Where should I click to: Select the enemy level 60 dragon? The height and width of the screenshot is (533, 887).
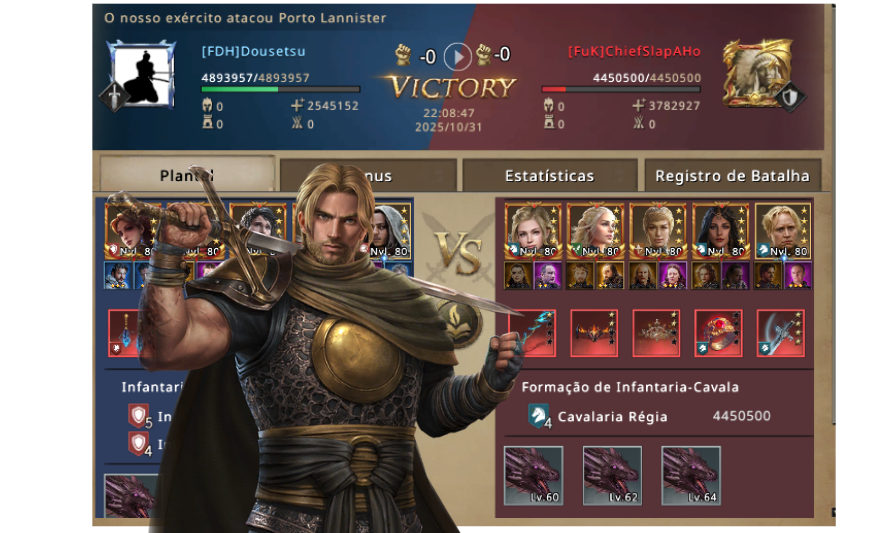coord(533,475)
